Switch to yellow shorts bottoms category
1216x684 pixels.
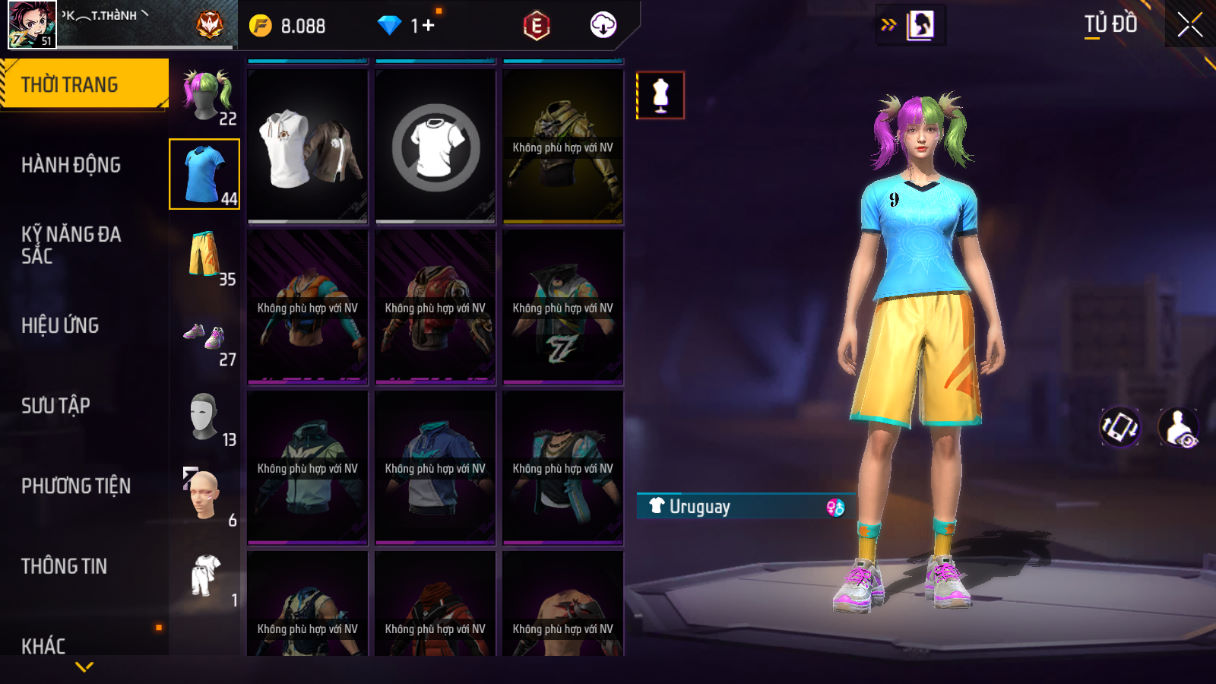coord(204,255)
